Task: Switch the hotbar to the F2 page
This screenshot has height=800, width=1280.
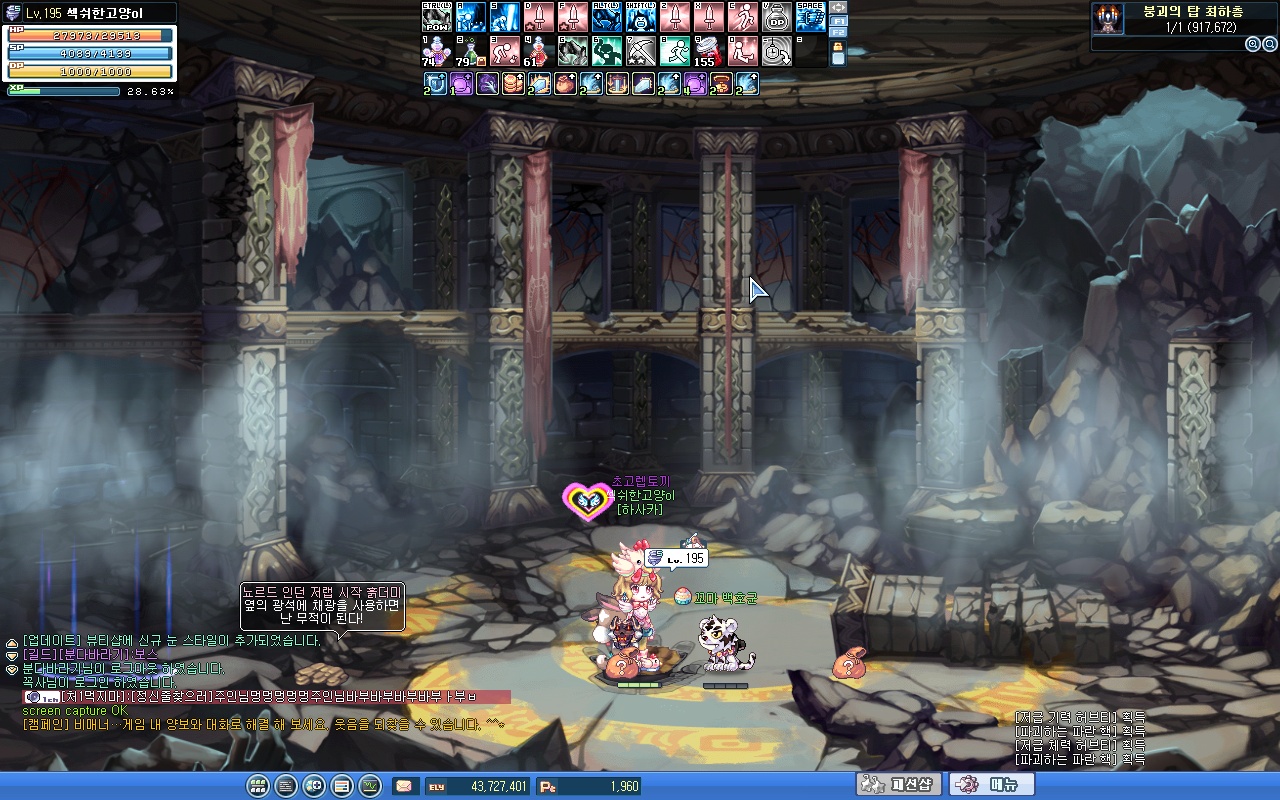Action: tap(838, 32)
